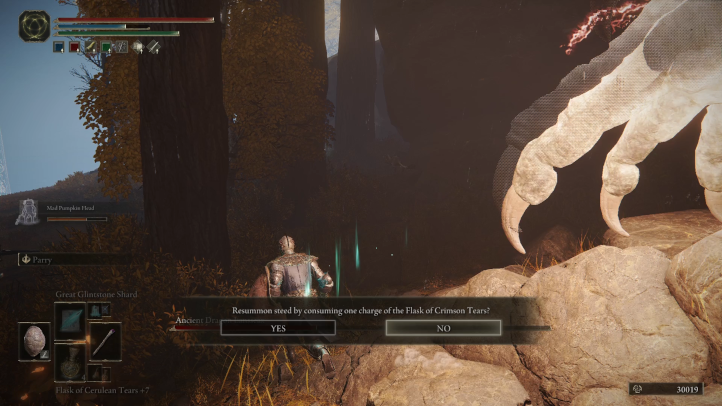The width and height of the screenshot is (722, 406).
Task: Click the blue square buff icon
Action: tap(60, 46)
